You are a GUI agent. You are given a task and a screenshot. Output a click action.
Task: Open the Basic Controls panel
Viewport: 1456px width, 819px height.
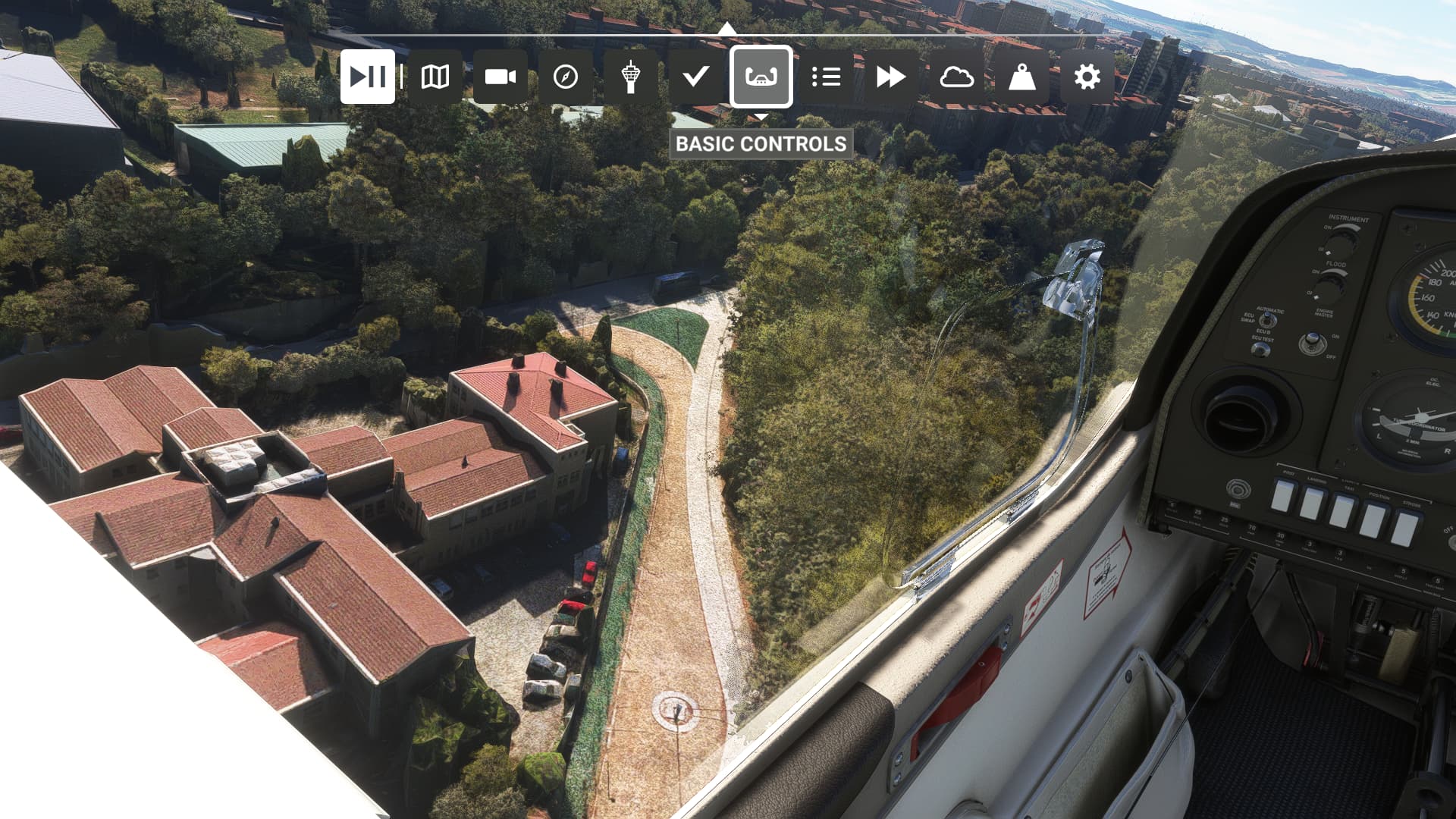coord(761,77)
